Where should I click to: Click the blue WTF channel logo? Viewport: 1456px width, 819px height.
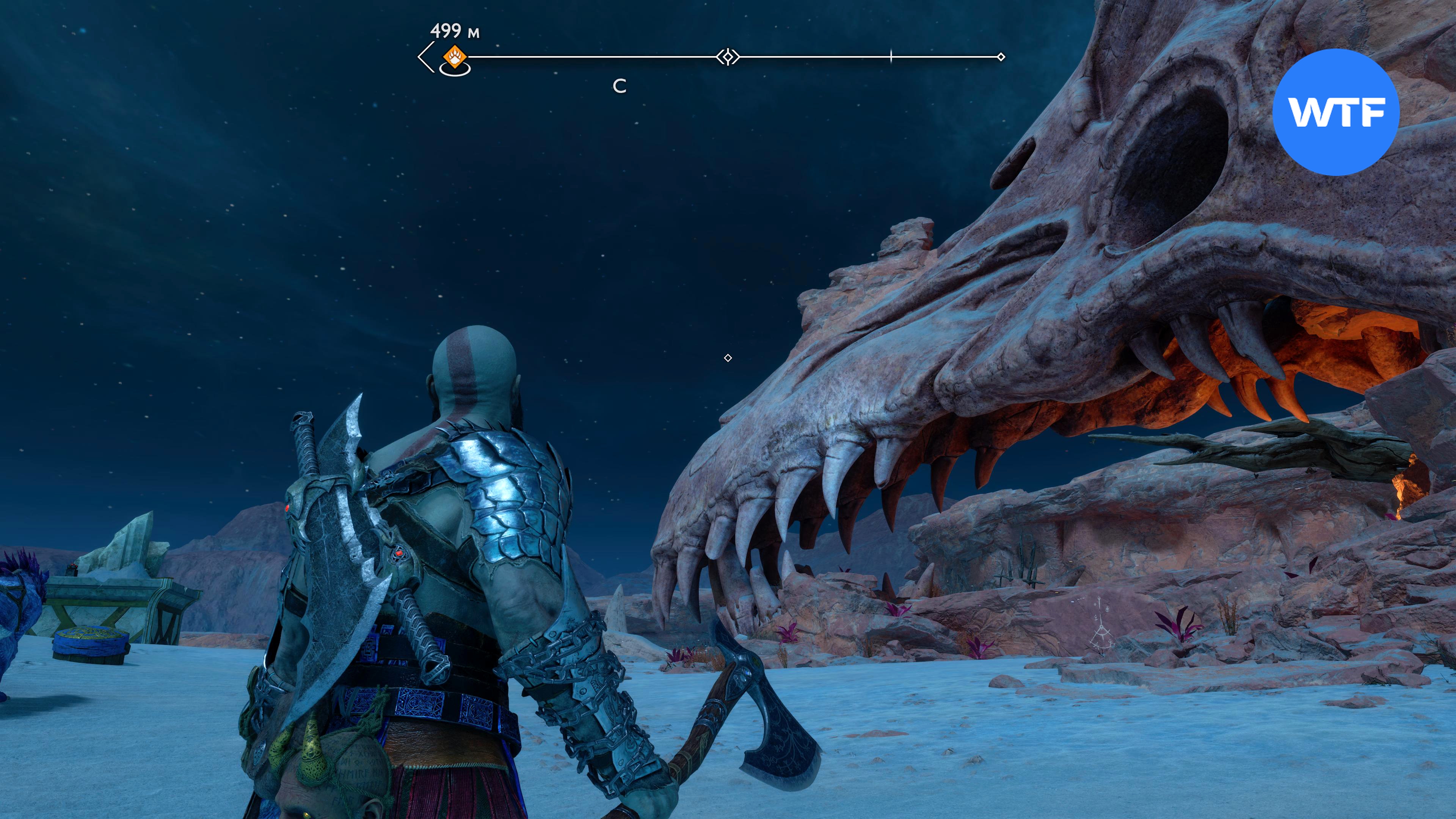pos(1336,112)
